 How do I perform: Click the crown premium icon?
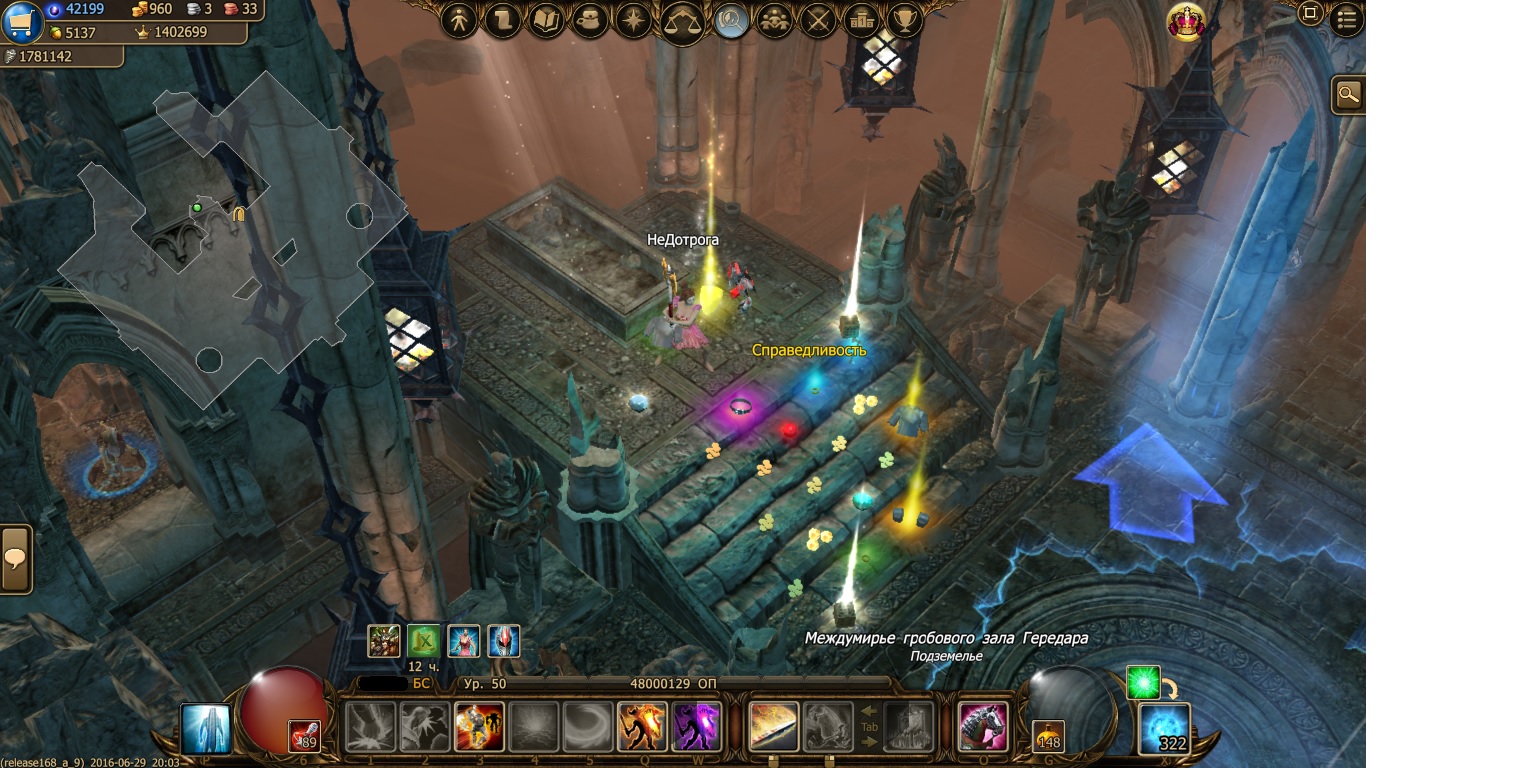coord(1186,22)
